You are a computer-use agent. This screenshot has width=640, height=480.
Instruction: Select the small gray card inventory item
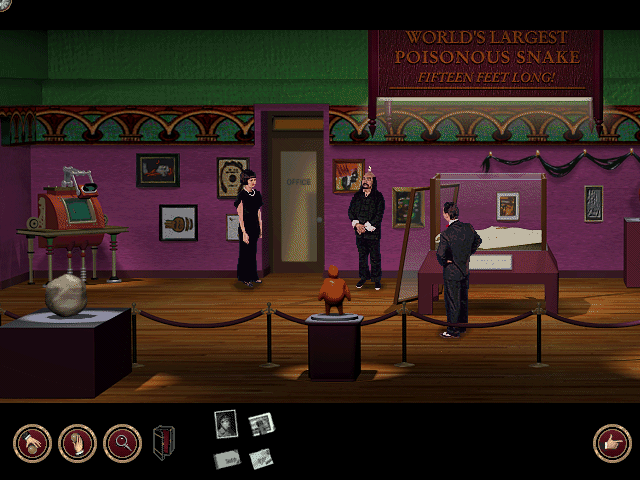(x=228, y=458)
